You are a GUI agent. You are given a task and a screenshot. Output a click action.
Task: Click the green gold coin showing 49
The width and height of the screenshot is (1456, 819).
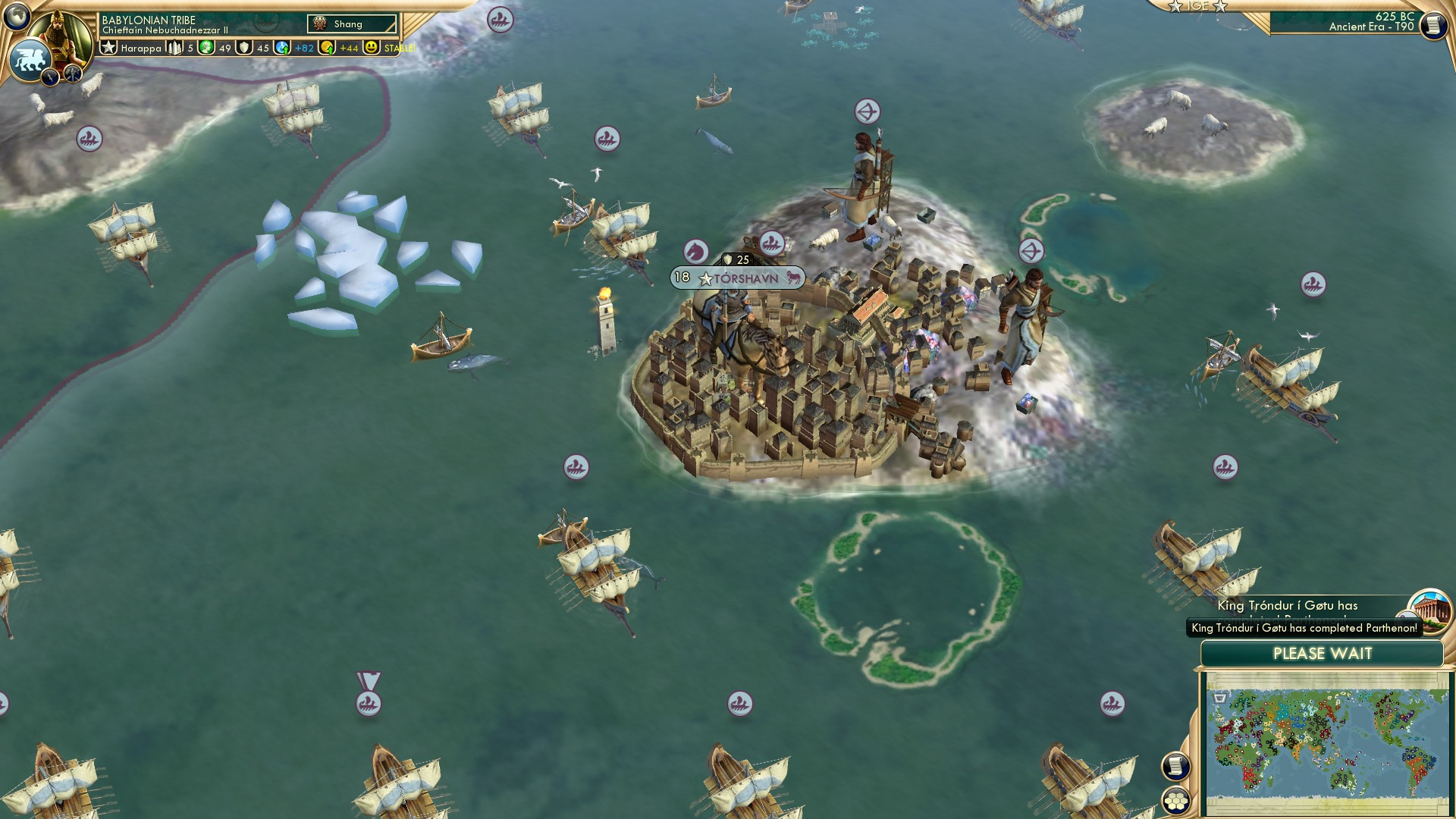pyautogui.click(x=205, y=49)
